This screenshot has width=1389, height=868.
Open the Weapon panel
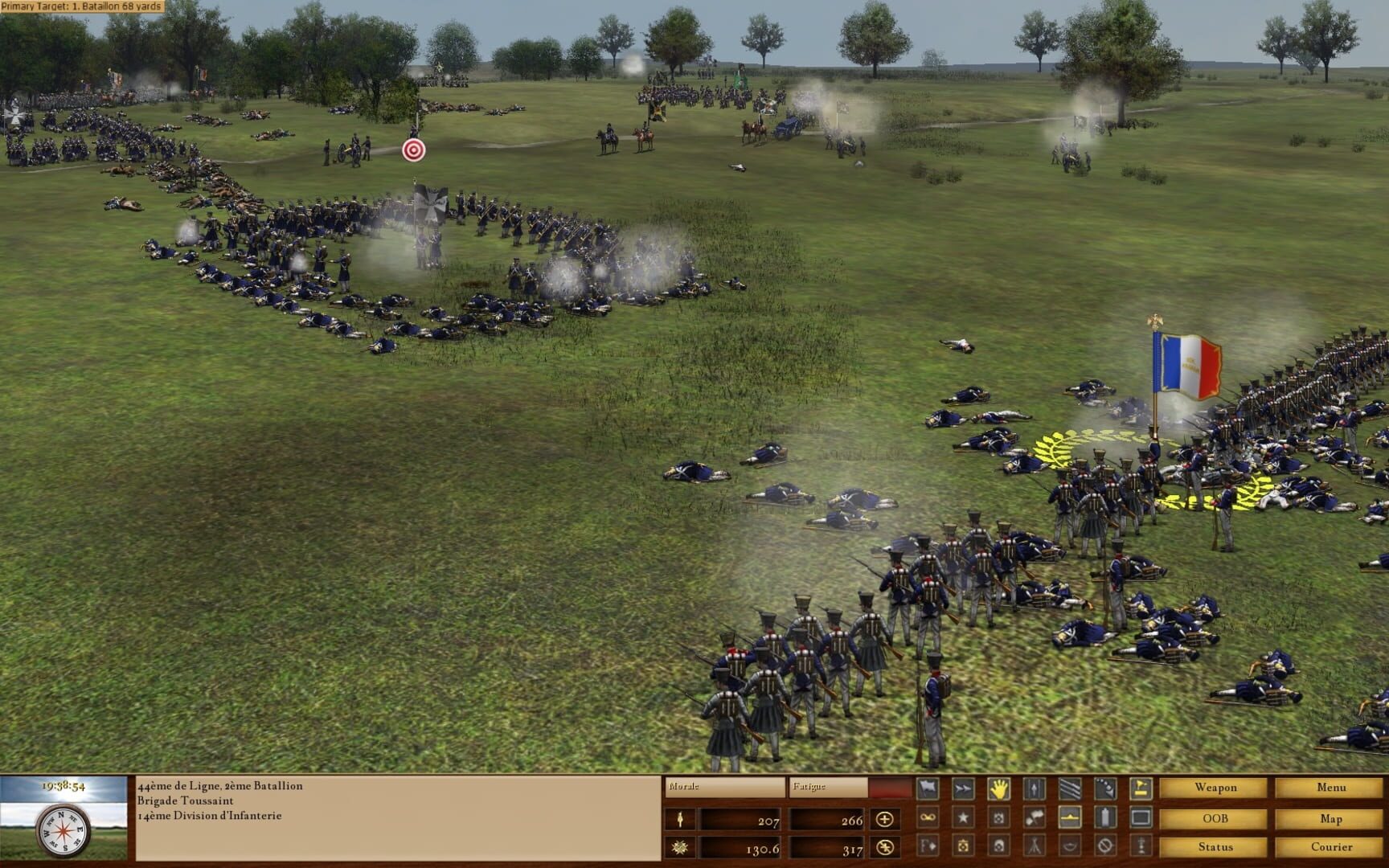(1216, 788)
